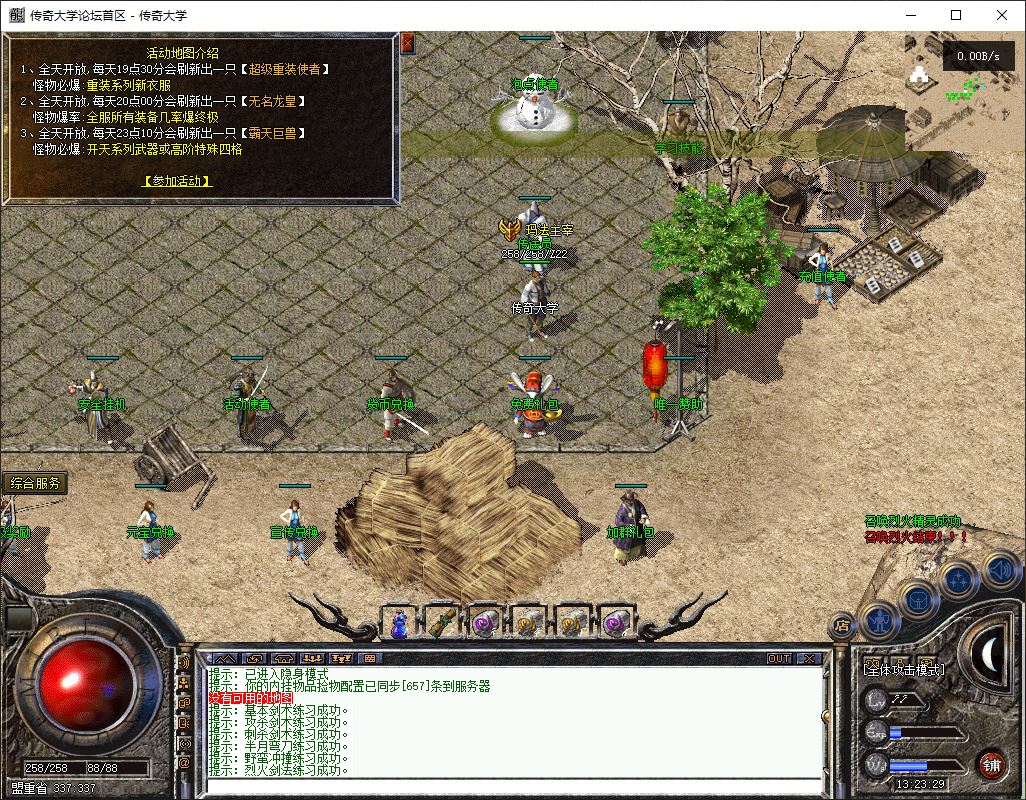Open the character status icon button
The width and height of the screenshot is (1026, 800).
click(x=880, y=620)
